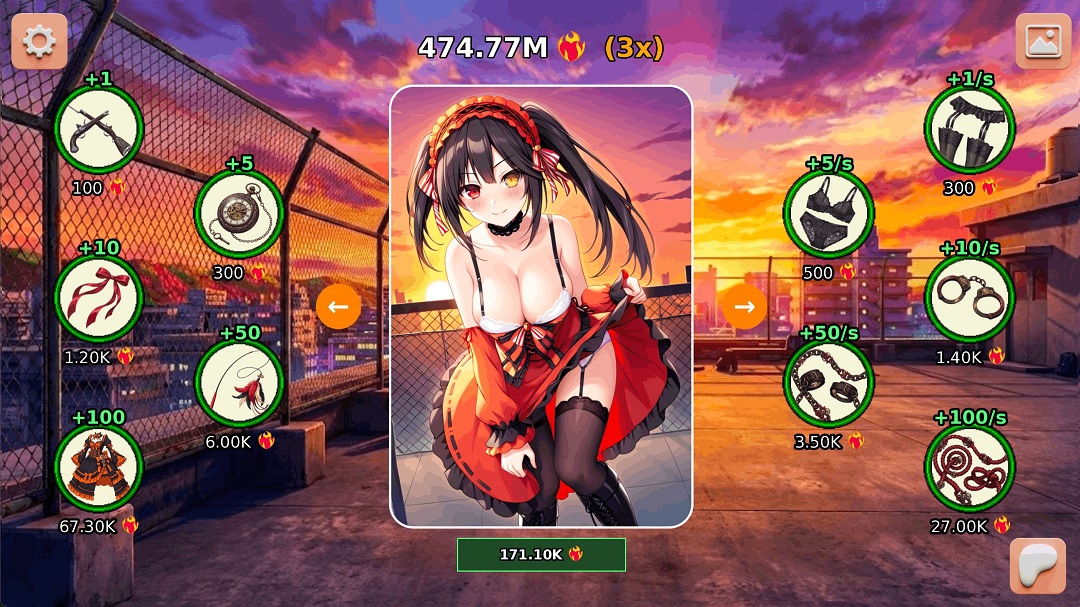The image size is (1080, 607).
Task: Tap the character card to earn points
Action: tap(541, 306)
